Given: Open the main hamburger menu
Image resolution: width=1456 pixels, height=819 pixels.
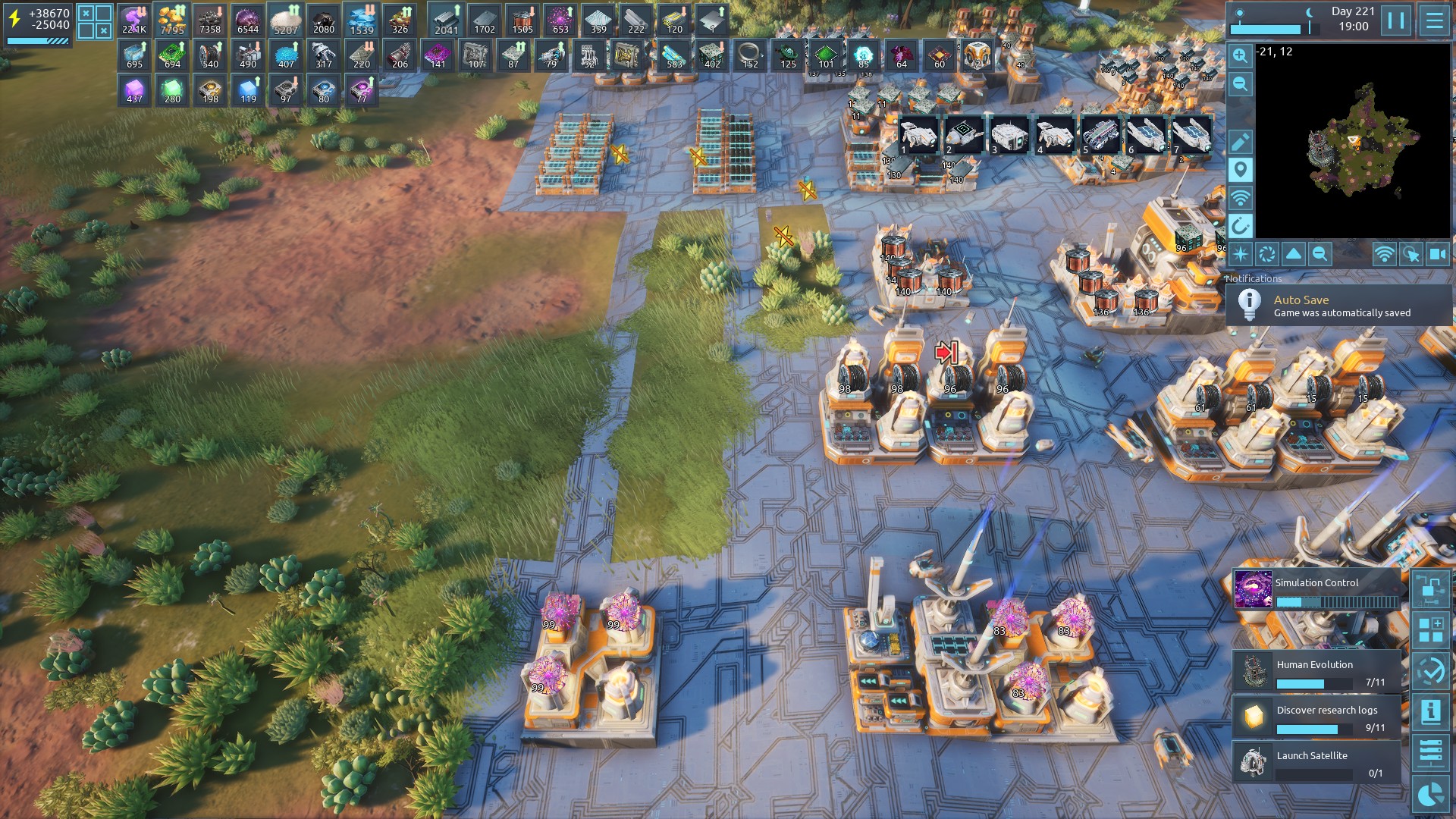Looking at the screenshot, I should click(x=1434, y=20).
